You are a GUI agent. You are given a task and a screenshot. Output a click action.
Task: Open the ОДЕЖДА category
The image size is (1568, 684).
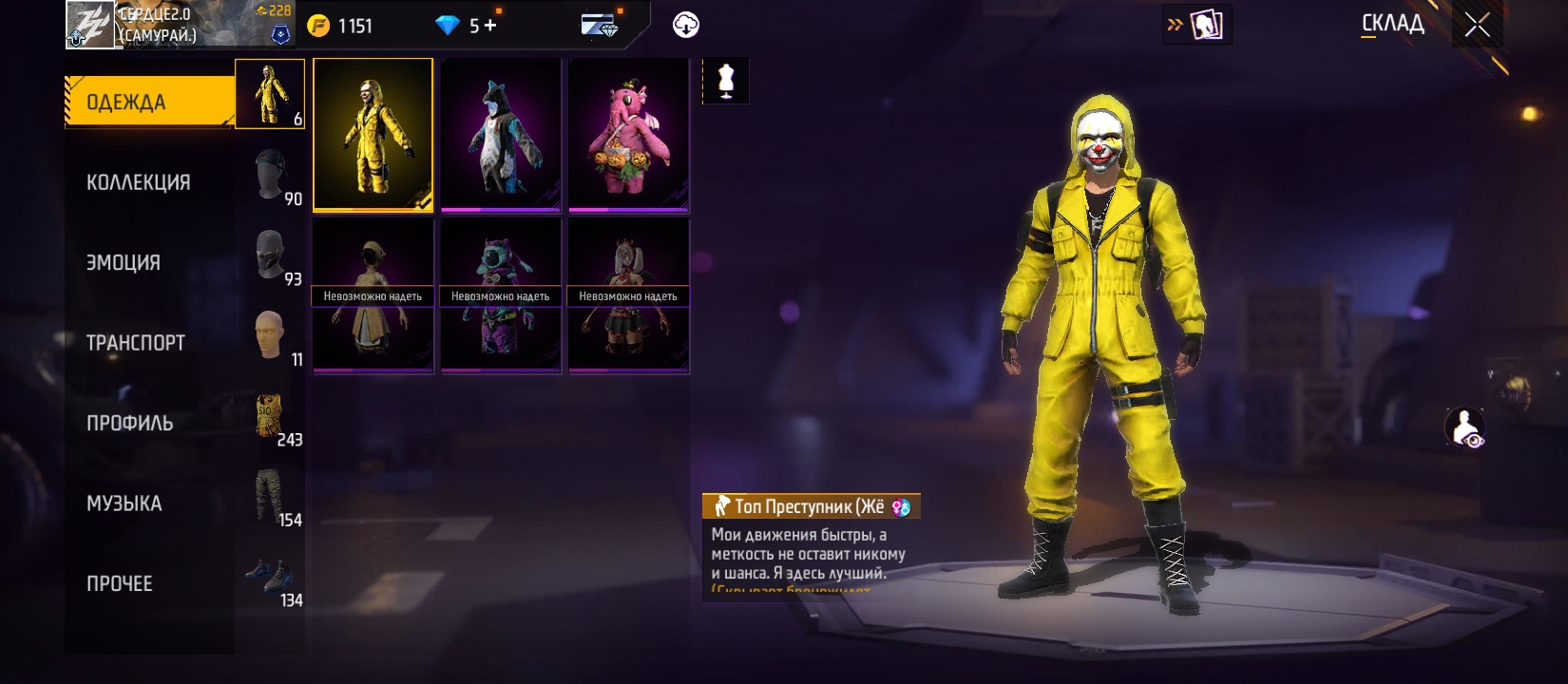[x=149, y=102]
